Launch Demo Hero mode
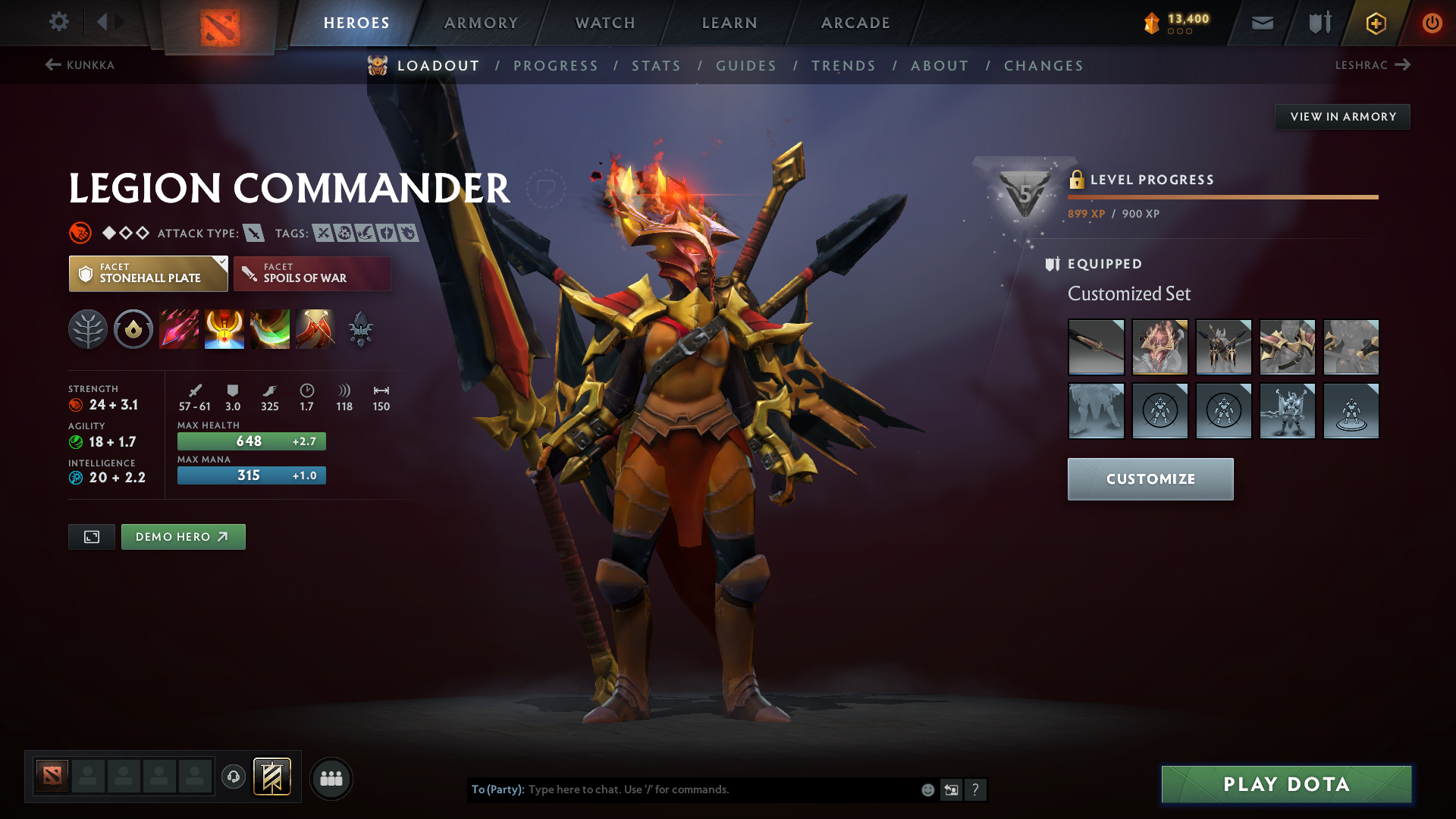The image size is (1456, 819). coord(183,537)
